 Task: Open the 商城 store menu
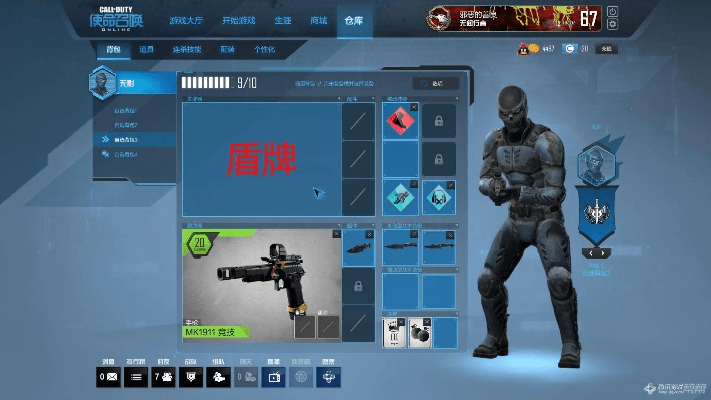point(318,20)
